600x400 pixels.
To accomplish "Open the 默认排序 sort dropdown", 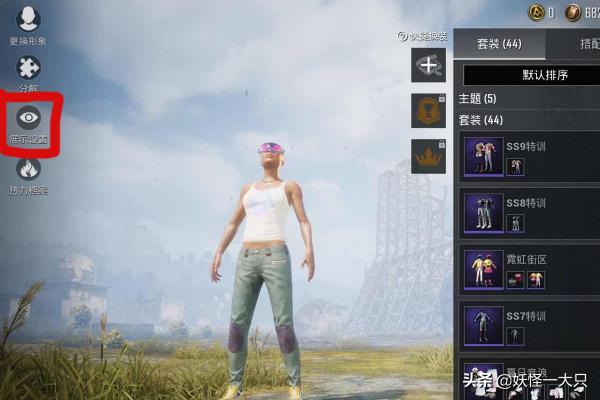I will click(530, 76).
